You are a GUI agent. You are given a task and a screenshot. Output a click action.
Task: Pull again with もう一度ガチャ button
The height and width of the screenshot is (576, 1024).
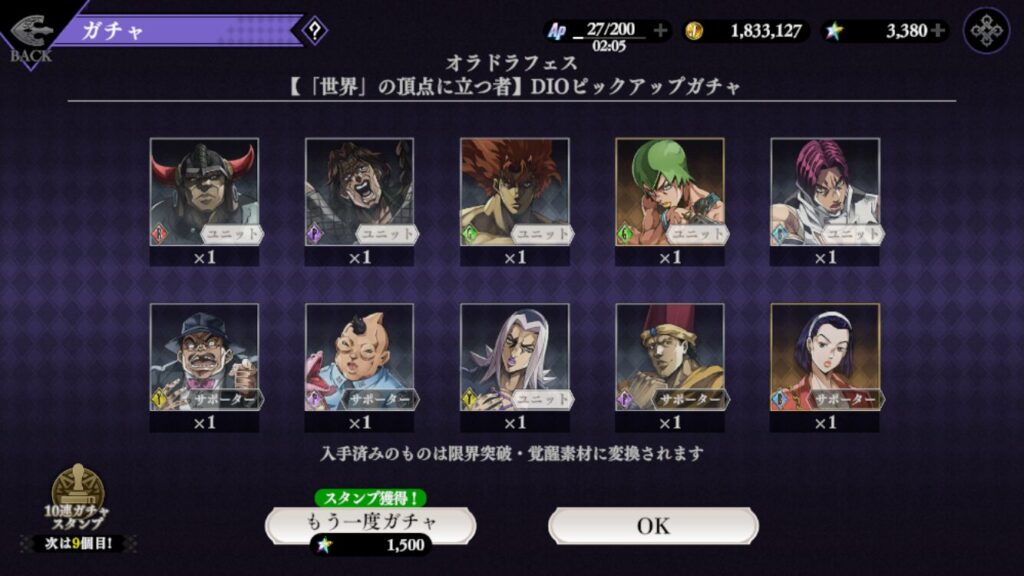click(370, 523)
